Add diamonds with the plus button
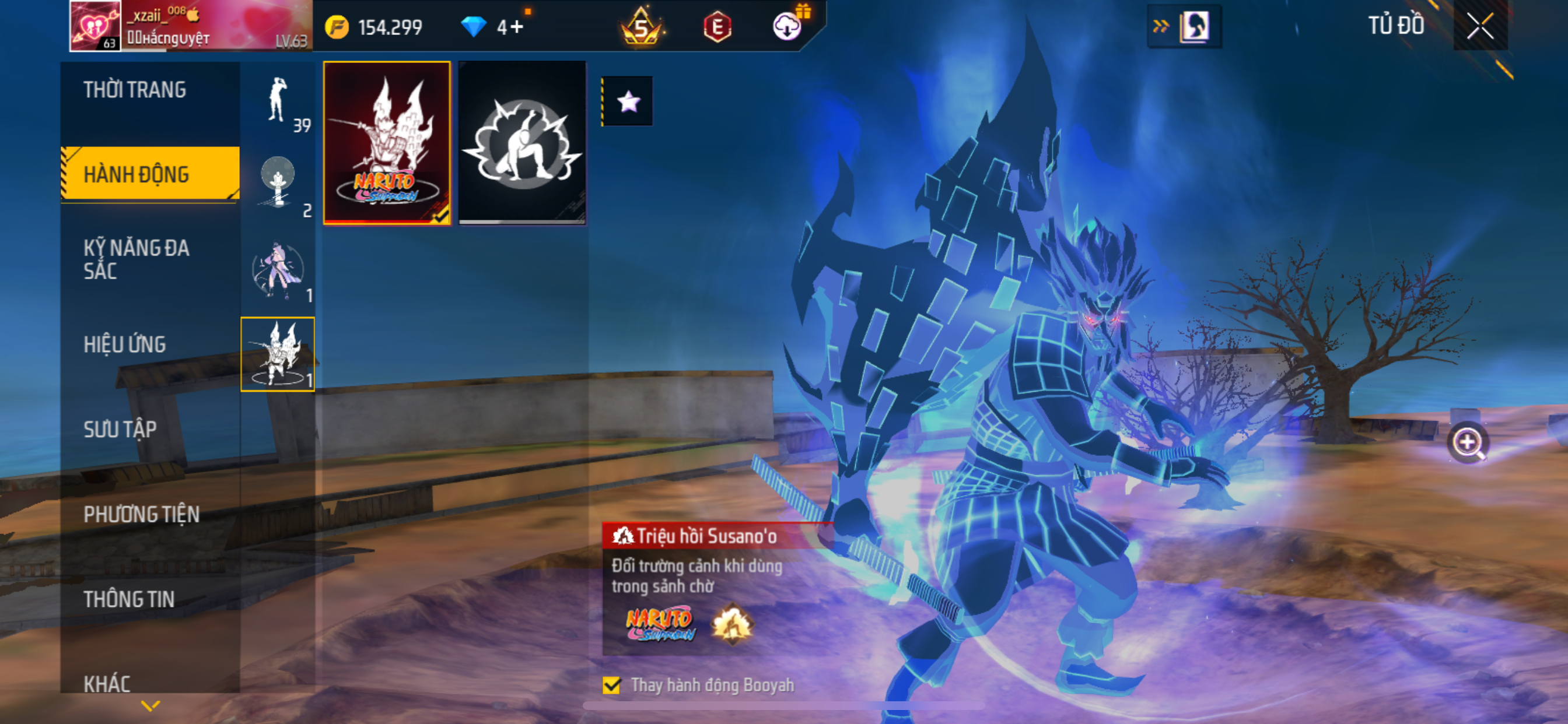This screenshot has width=1568, height=724. [x=517, y=27]
